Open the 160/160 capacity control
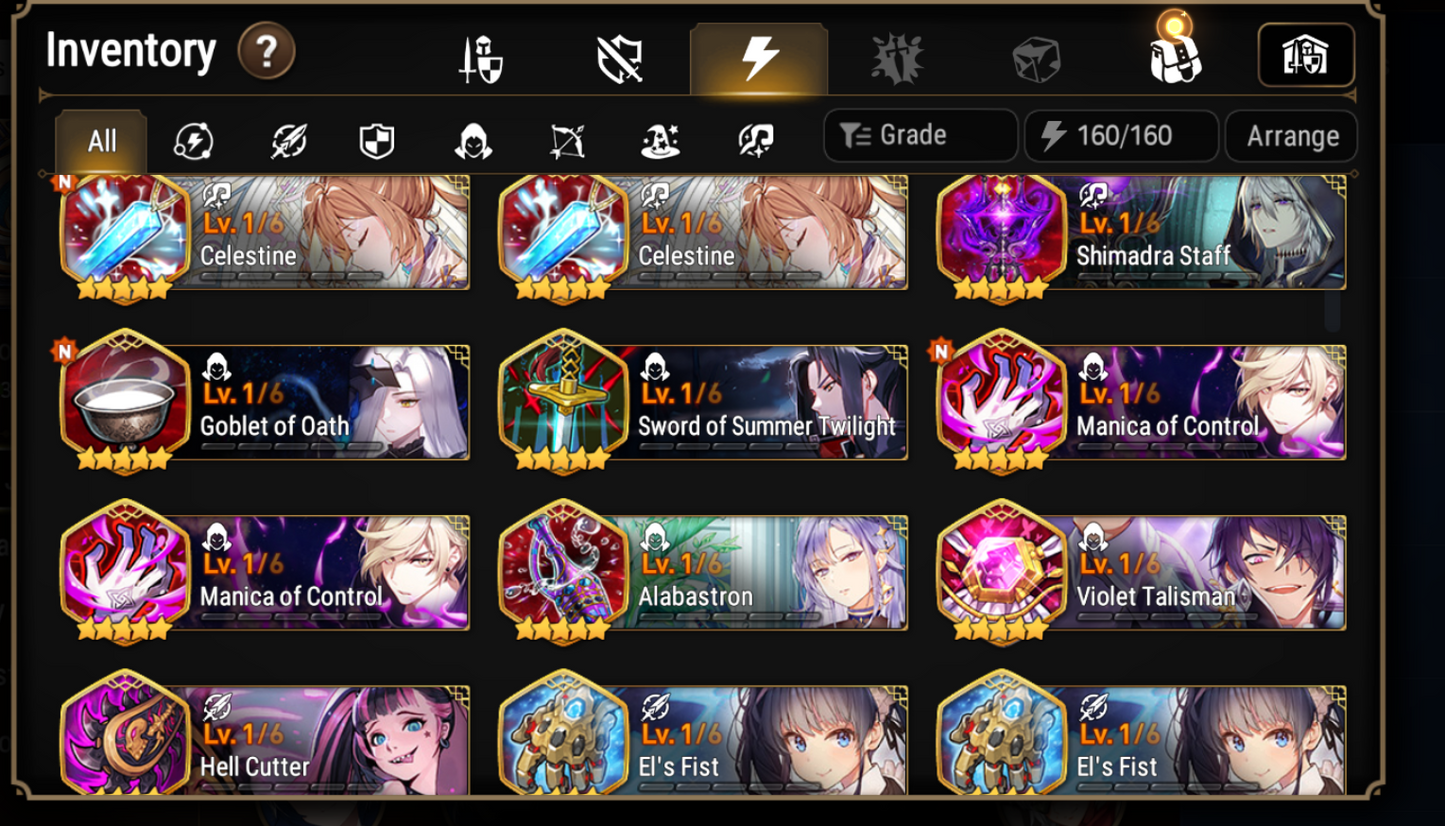1445x826 pixels. 1120,135
